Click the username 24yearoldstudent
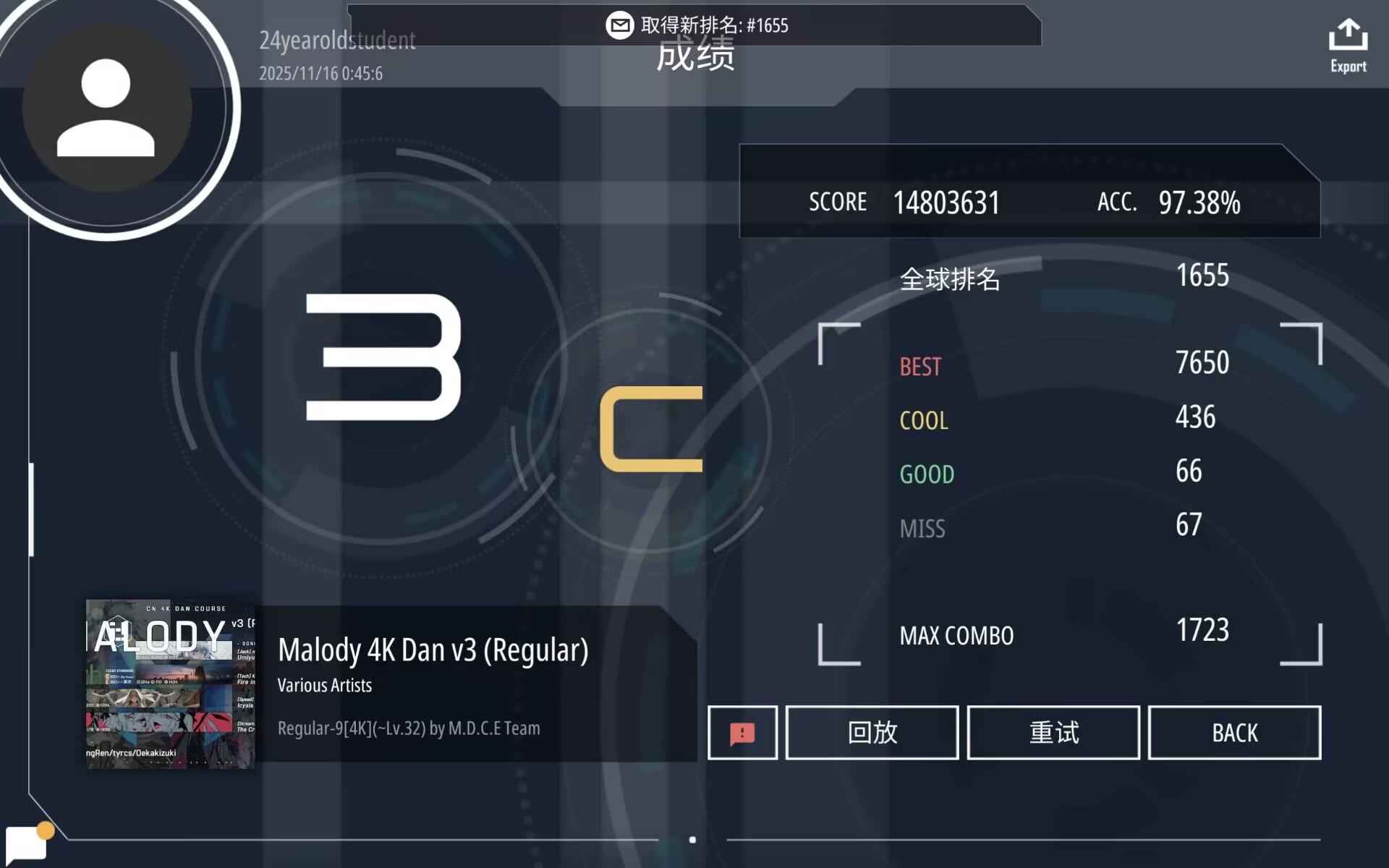Viewport: 1389px width, 868px height. coord(337,41)
